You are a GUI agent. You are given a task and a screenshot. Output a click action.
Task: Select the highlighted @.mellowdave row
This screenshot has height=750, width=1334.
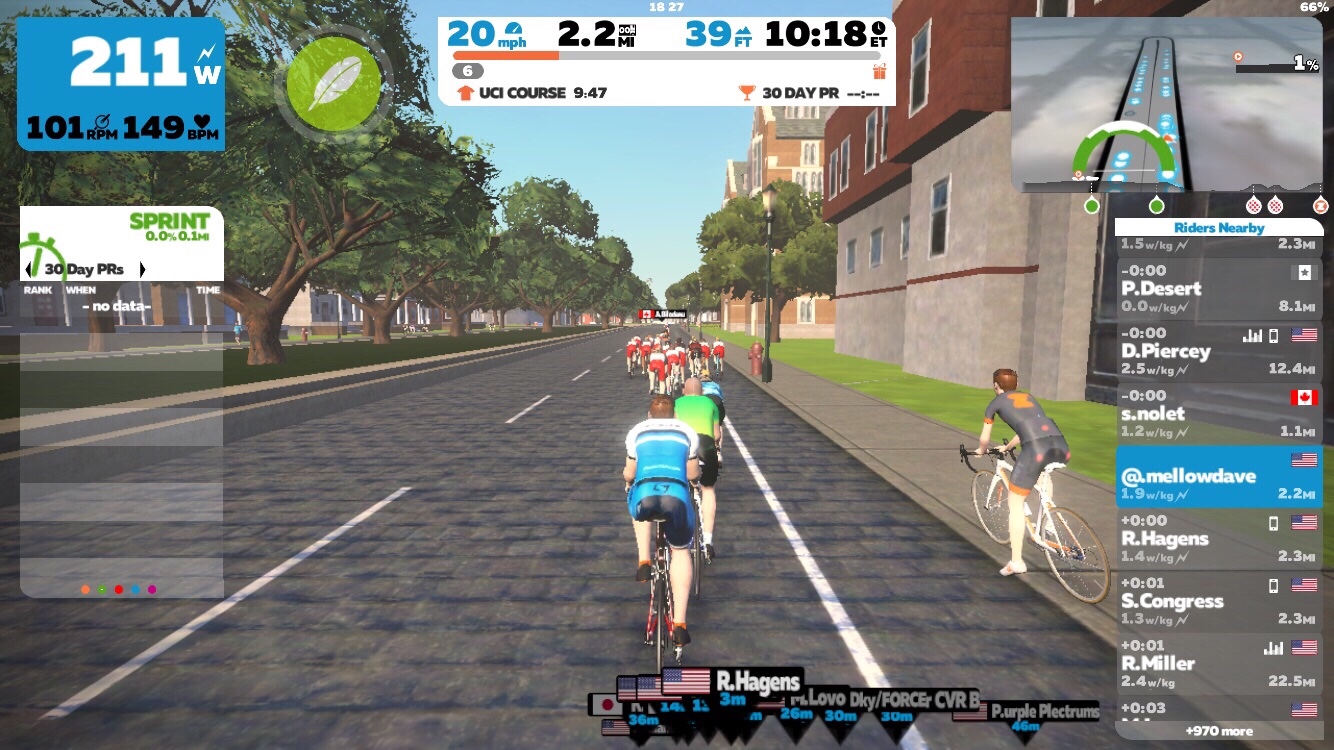click(x=1218, y=476)
